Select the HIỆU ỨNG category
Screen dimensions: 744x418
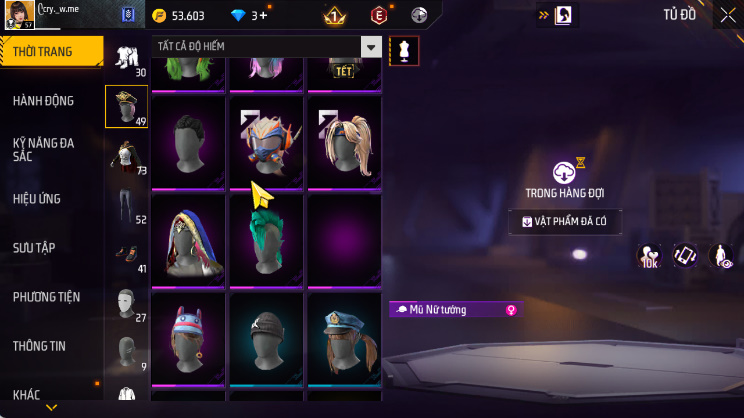pos(38,199)
